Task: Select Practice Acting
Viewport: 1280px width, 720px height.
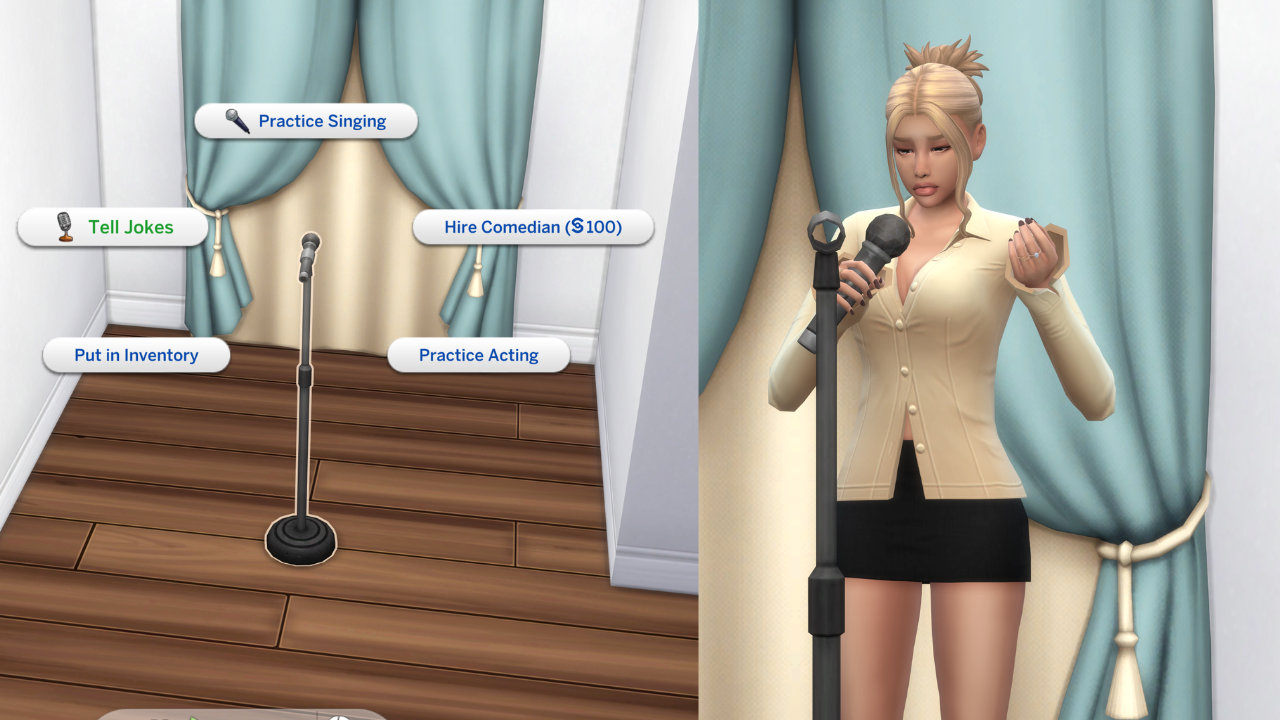Action: 479,355
